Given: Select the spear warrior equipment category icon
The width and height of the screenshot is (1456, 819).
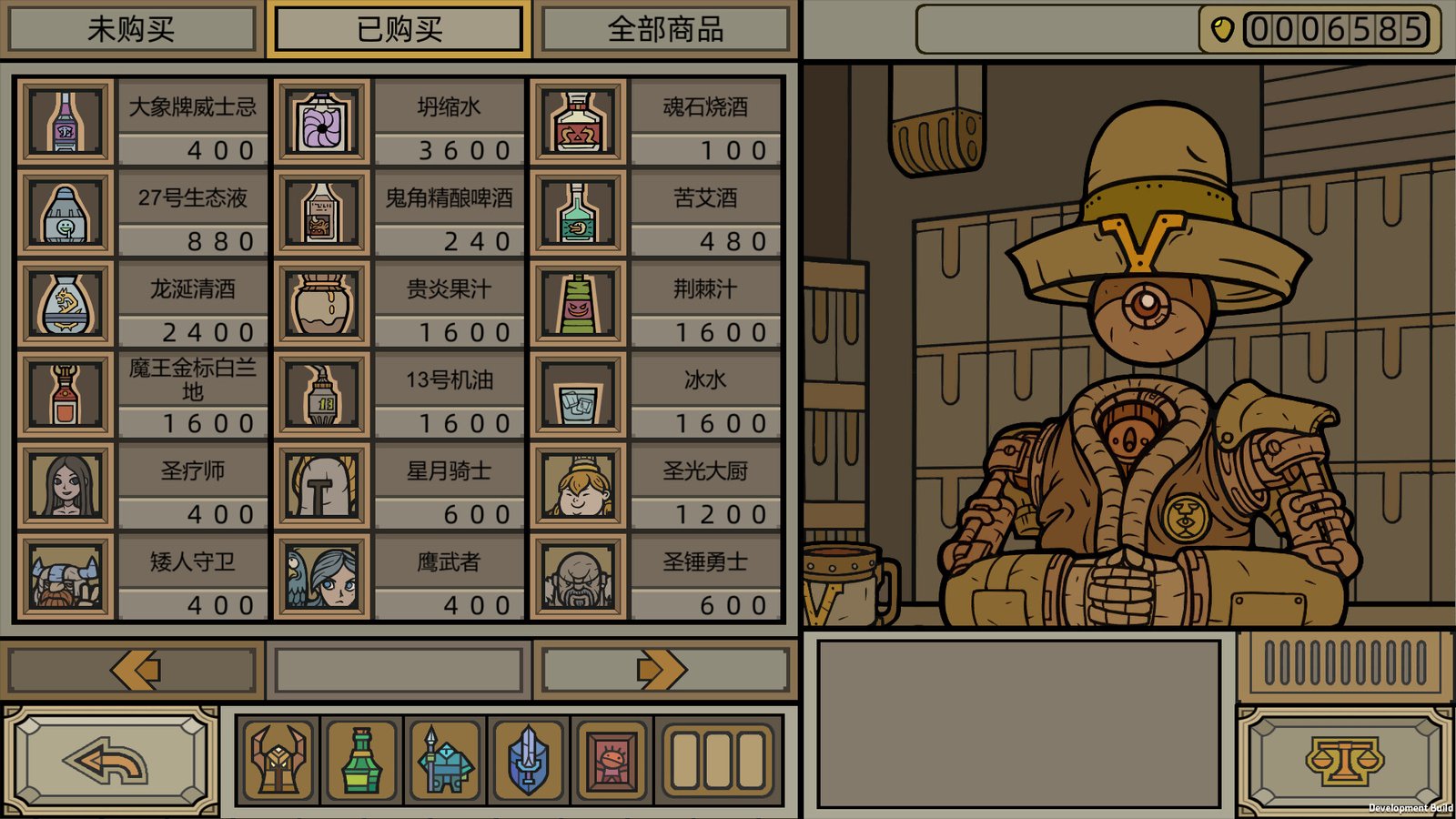Looking at the screenshot, I should [x=445, y=760].
